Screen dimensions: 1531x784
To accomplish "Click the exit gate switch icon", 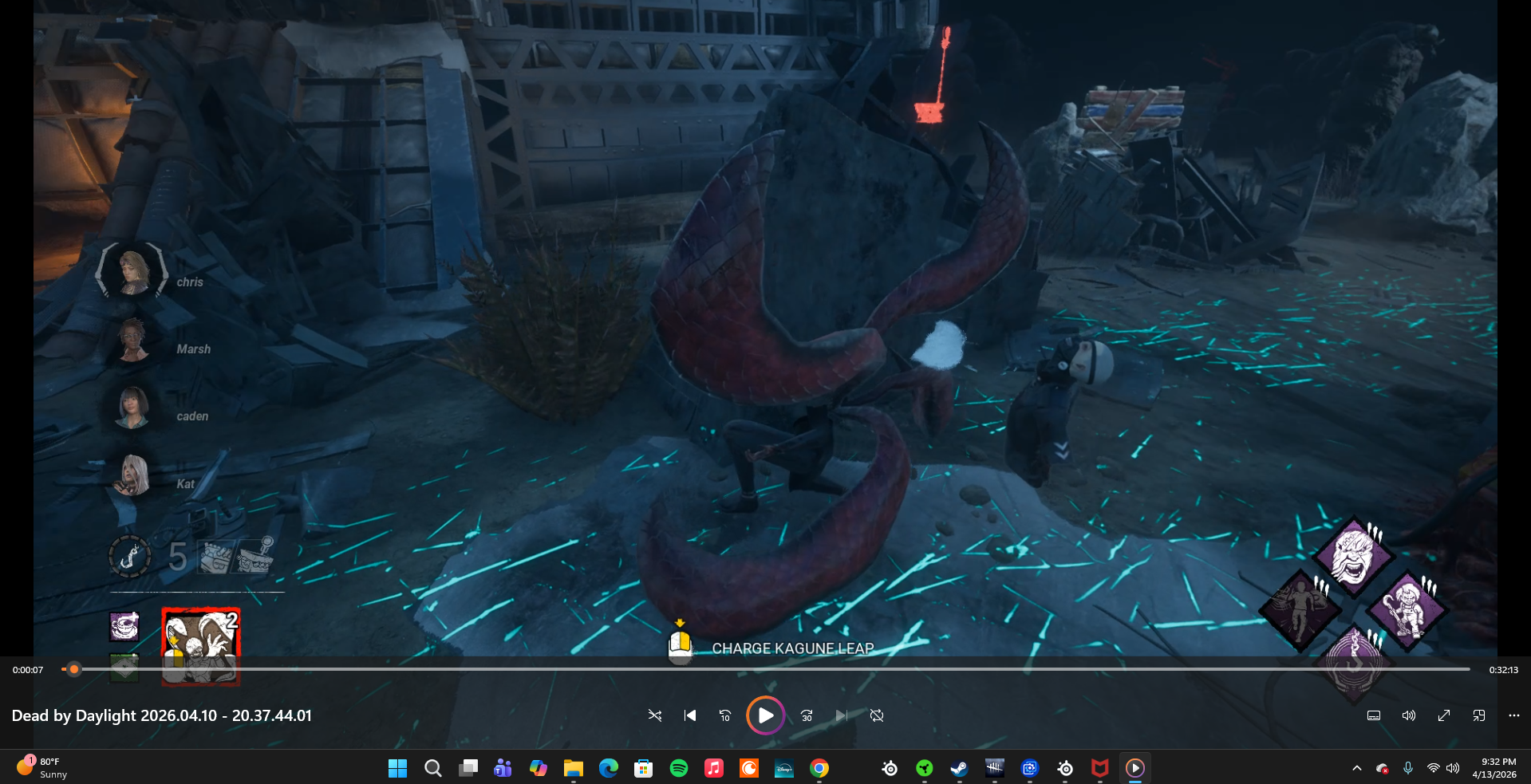I will [x=257, y=555].
